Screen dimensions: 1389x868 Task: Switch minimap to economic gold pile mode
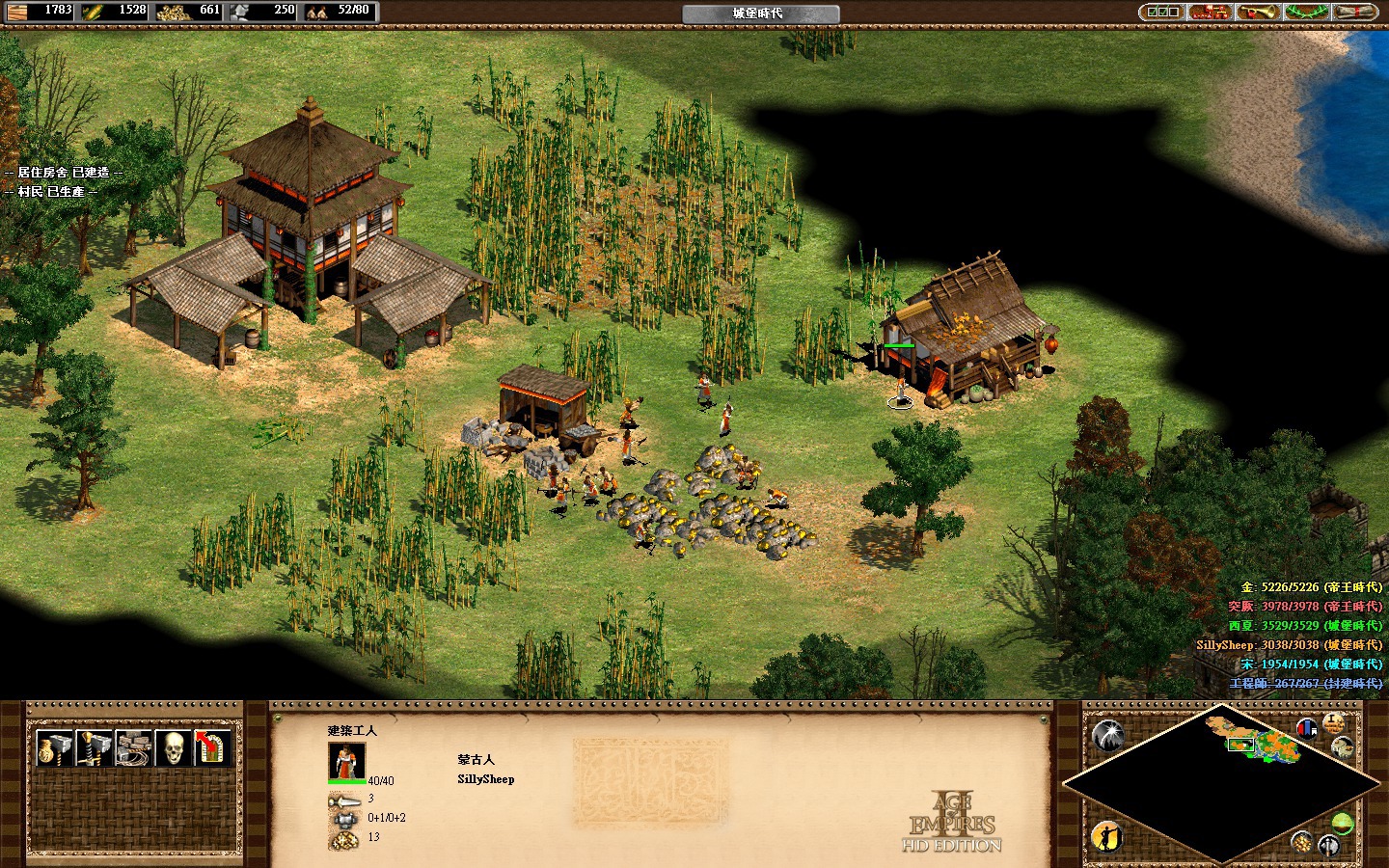tap(1302, 842)
